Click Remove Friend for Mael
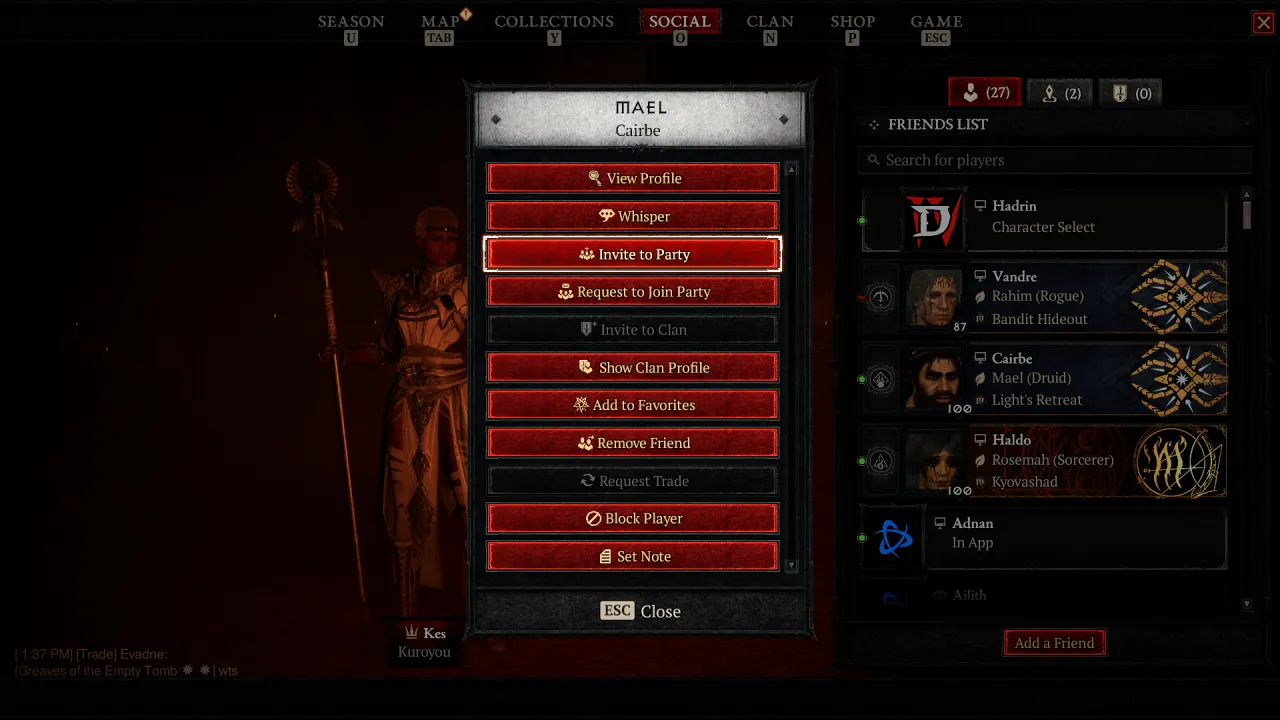 pos(632,442)
